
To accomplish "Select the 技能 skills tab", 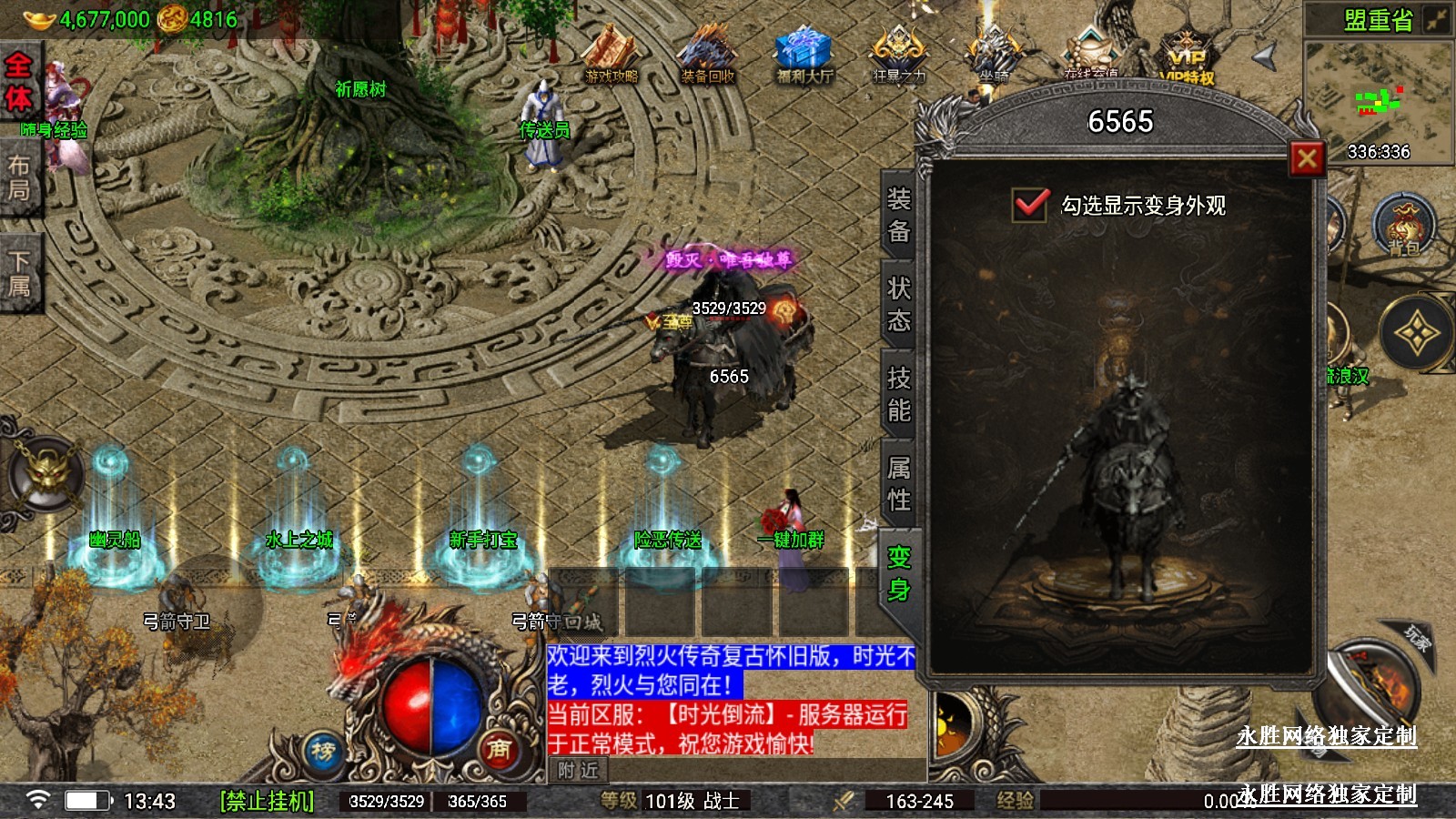I will [899, 394].
